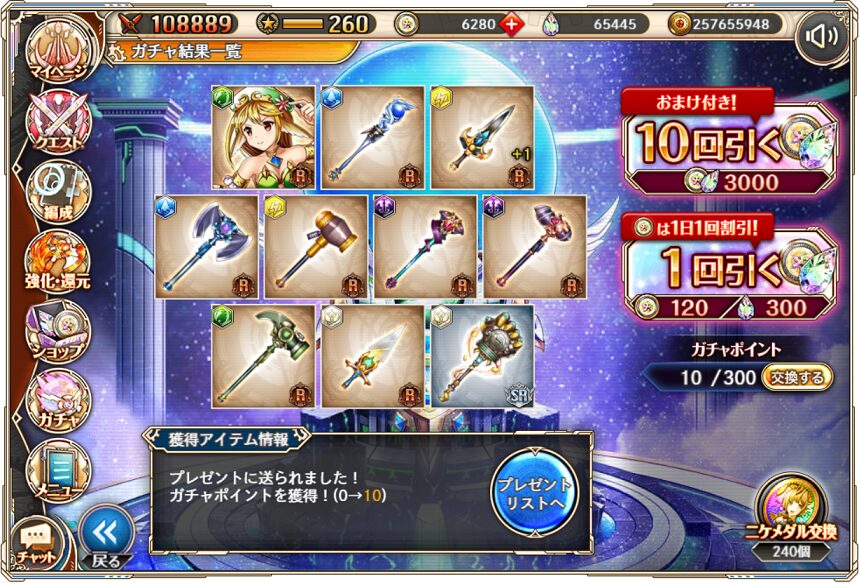Open マイページ from the side menu
The width and height of the screenshot is (859, 583).
[56, 51]
